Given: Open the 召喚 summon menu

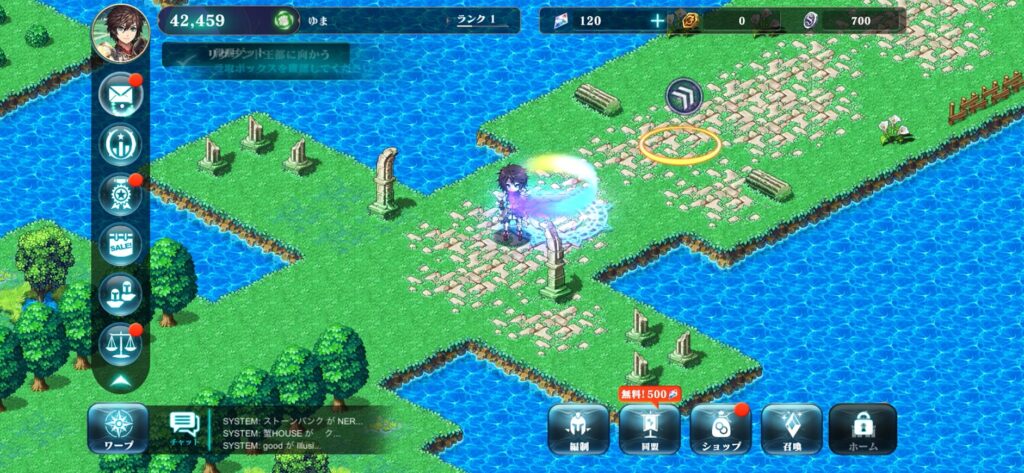Looking at the screenshot, I should tap(791, 430).
